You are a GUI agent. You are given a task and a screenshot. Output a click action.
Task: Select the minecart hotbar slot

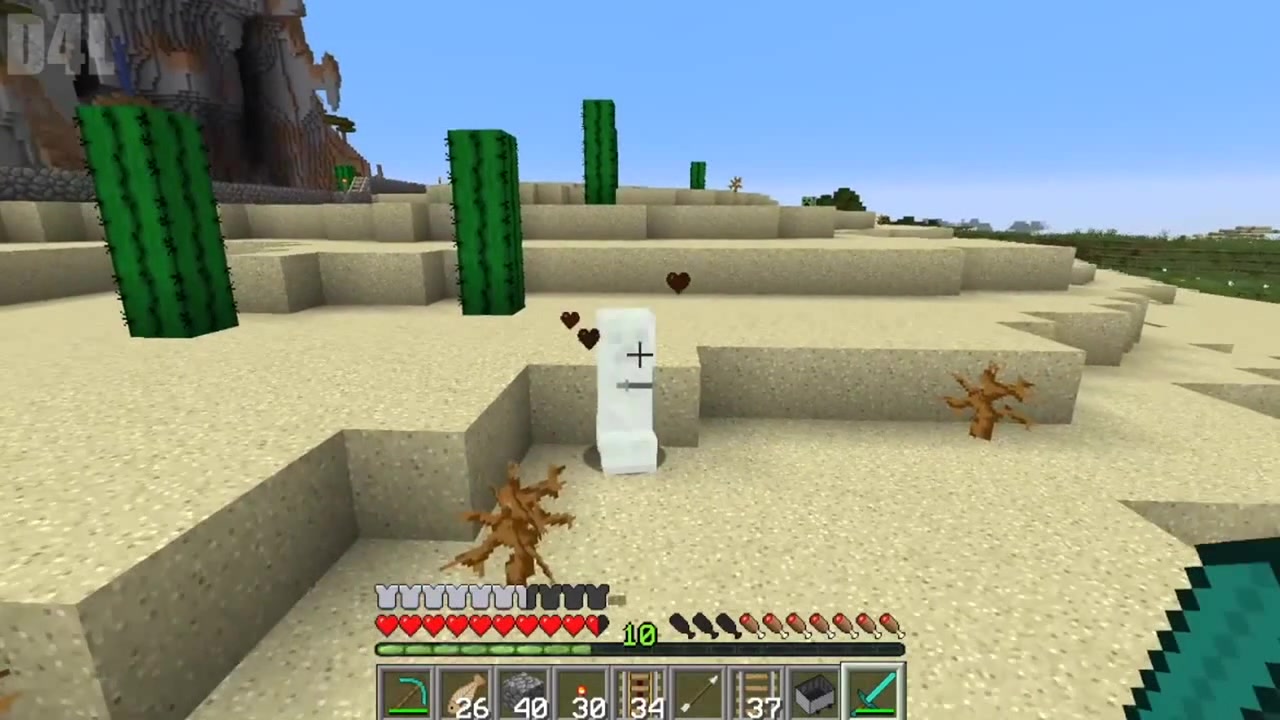pos(815,690)
